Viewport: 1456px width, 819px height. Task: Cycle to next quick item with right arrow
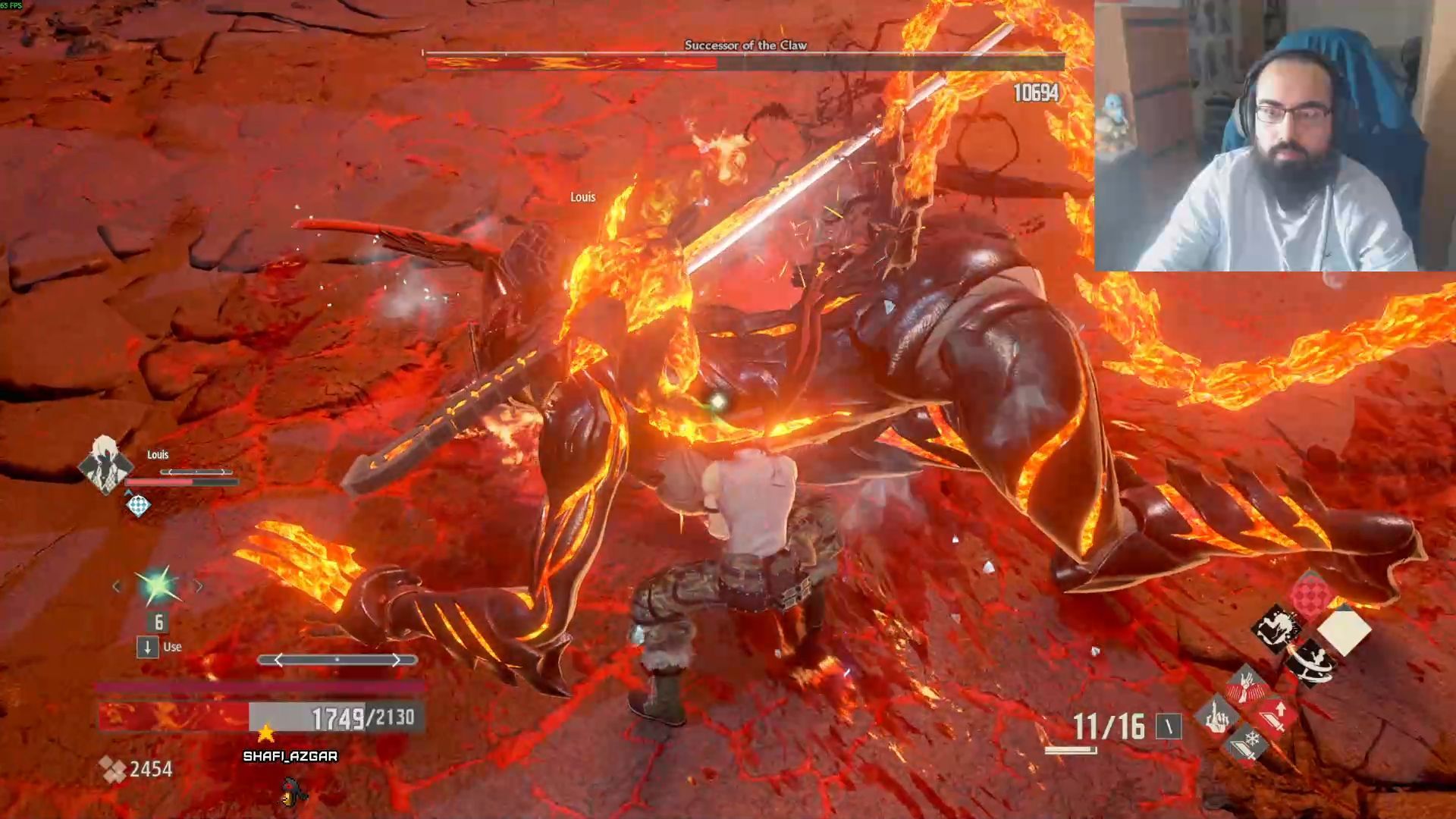[199, 586]
